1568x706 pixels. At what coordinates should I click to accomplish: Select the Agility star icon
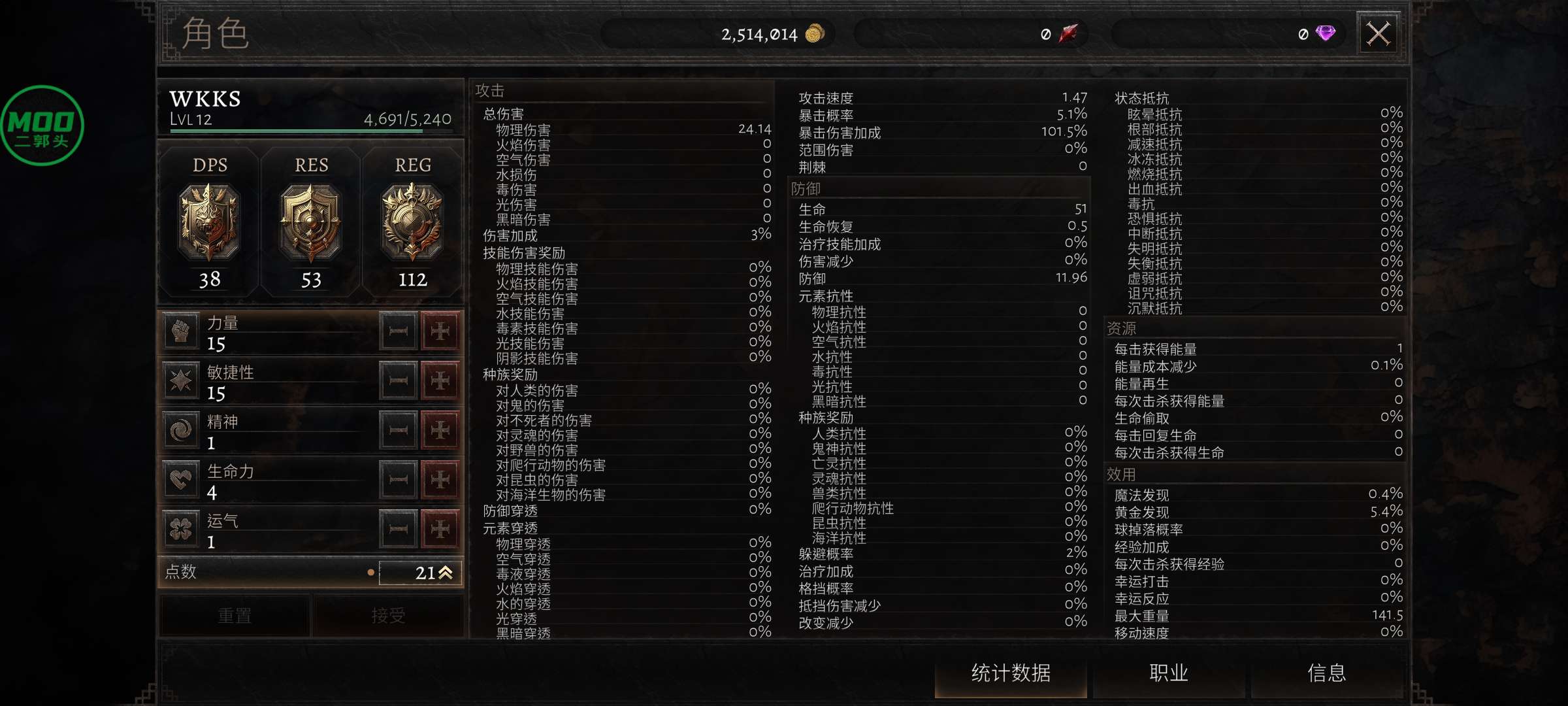pos(181,380)
